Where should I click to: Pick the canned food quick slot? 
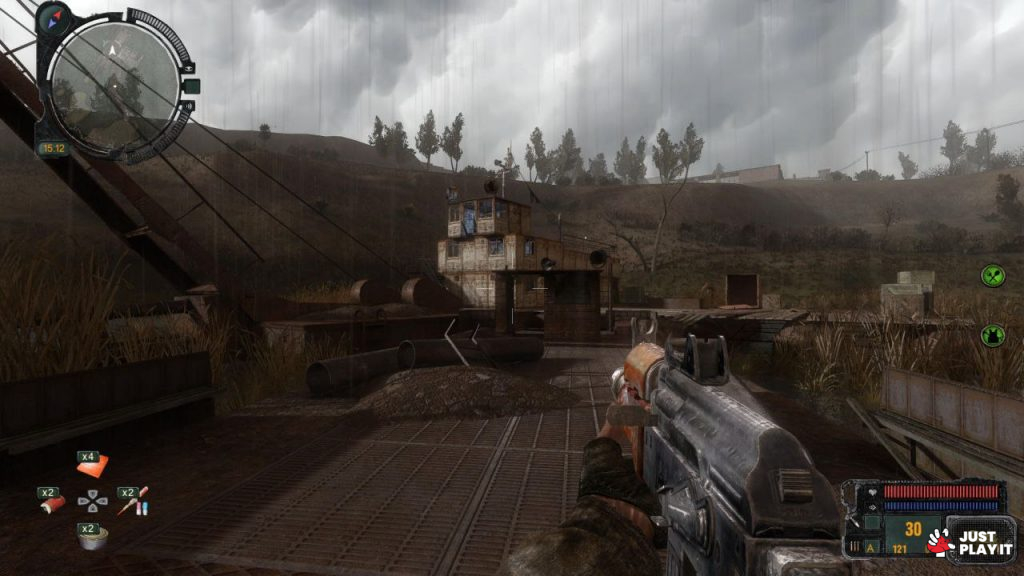(x=94, y=539)
